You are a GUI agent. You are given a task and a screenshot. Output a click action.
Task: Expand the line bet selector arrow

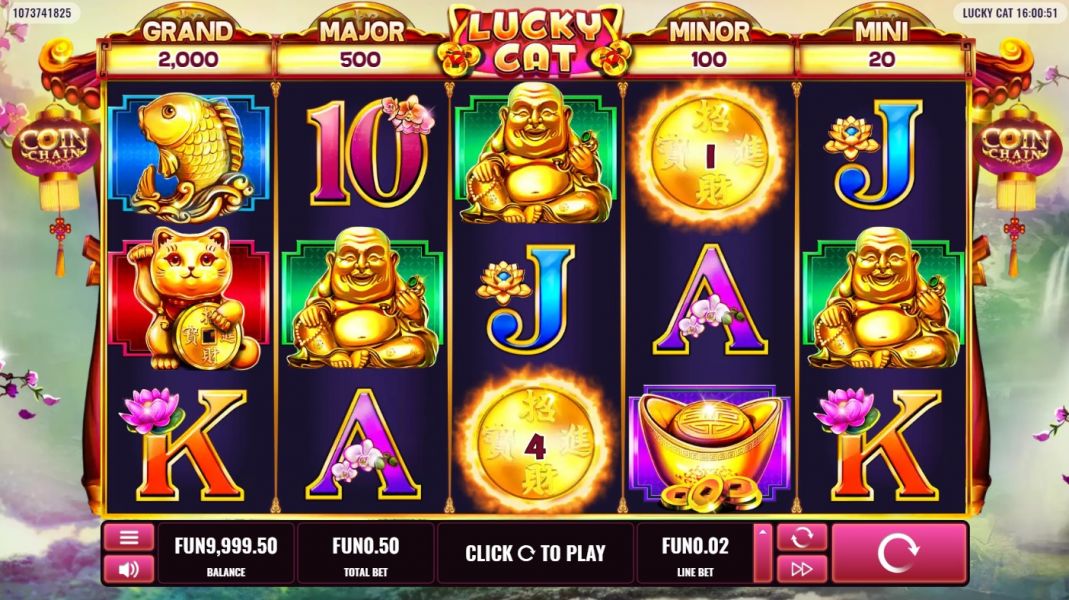tap(763, 553)
